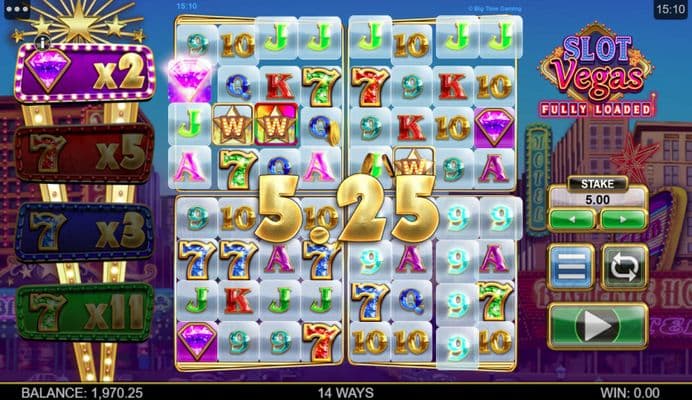Spin the reels with the green play button
This screenshot has height=400, width=692.
597,326
